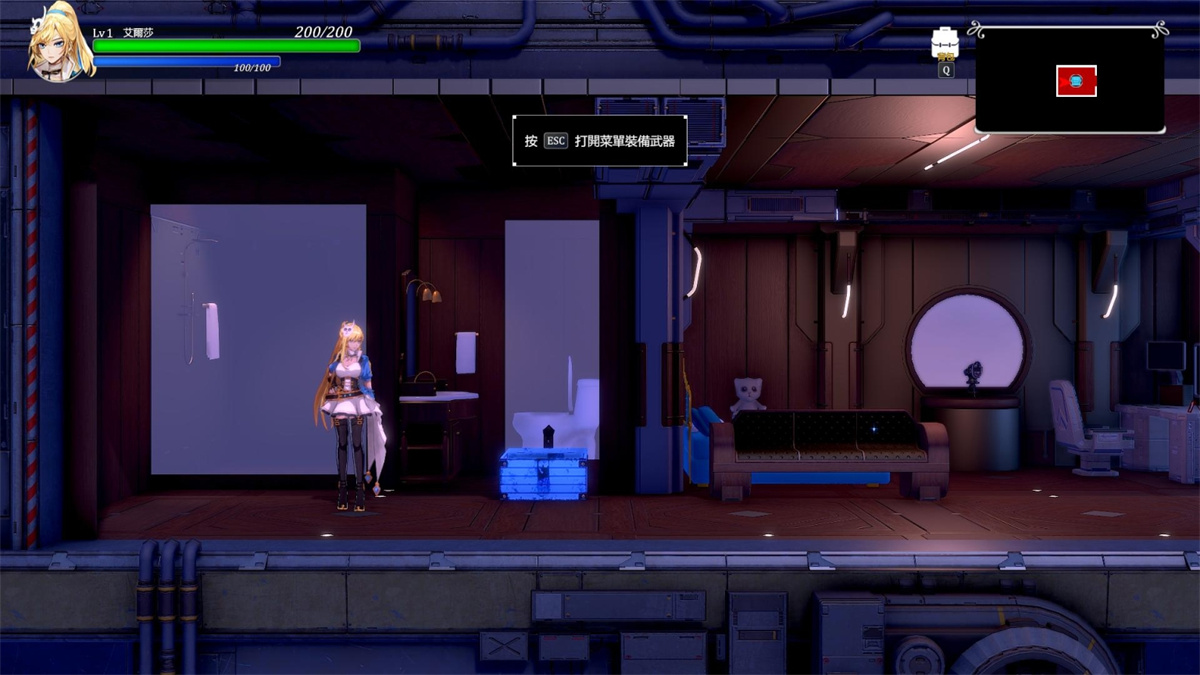1200x675 pixels.
Task: Select the red room marker on minimap
Action: point(1076,81)
